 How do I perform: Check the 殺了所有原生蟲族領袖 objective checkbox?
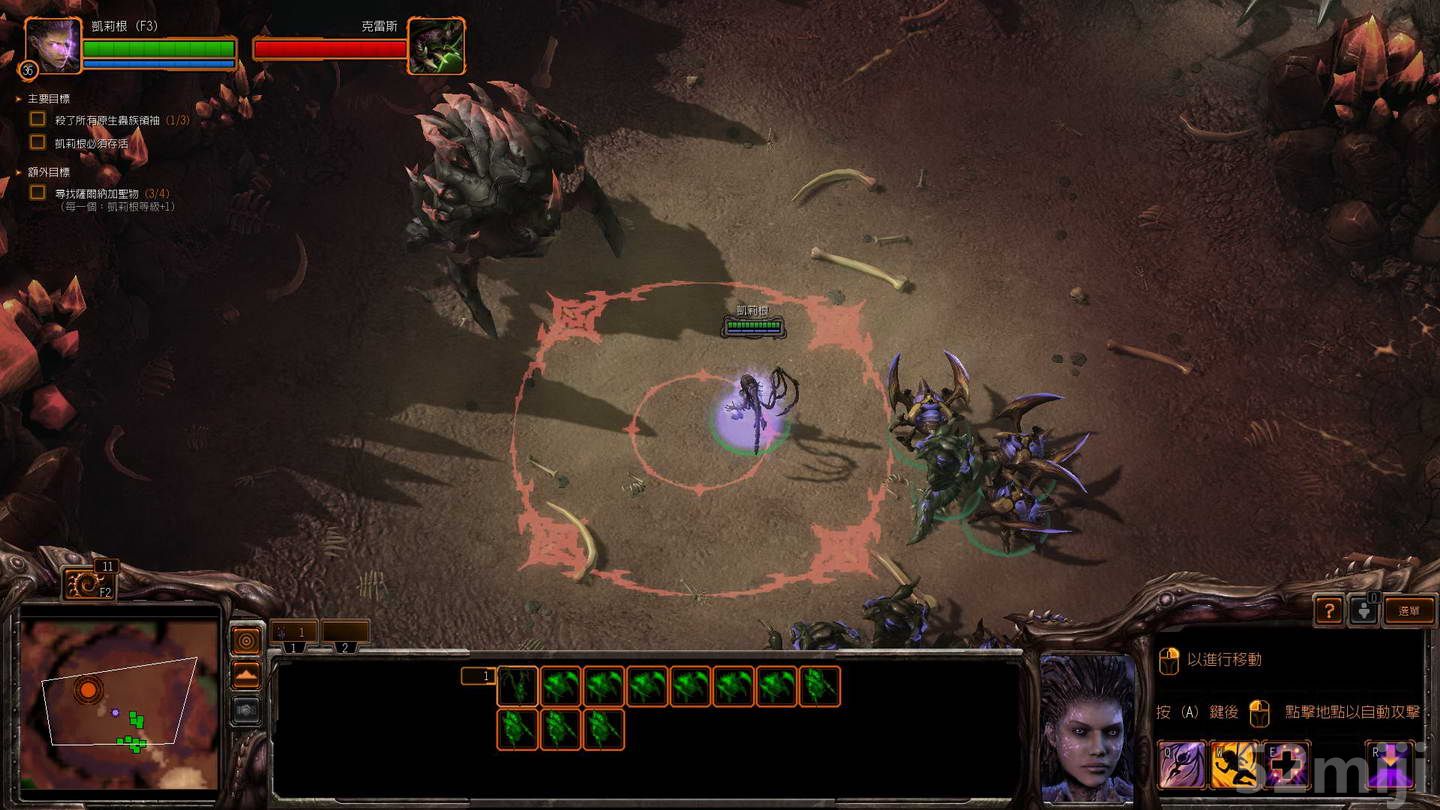click(38, 117)
